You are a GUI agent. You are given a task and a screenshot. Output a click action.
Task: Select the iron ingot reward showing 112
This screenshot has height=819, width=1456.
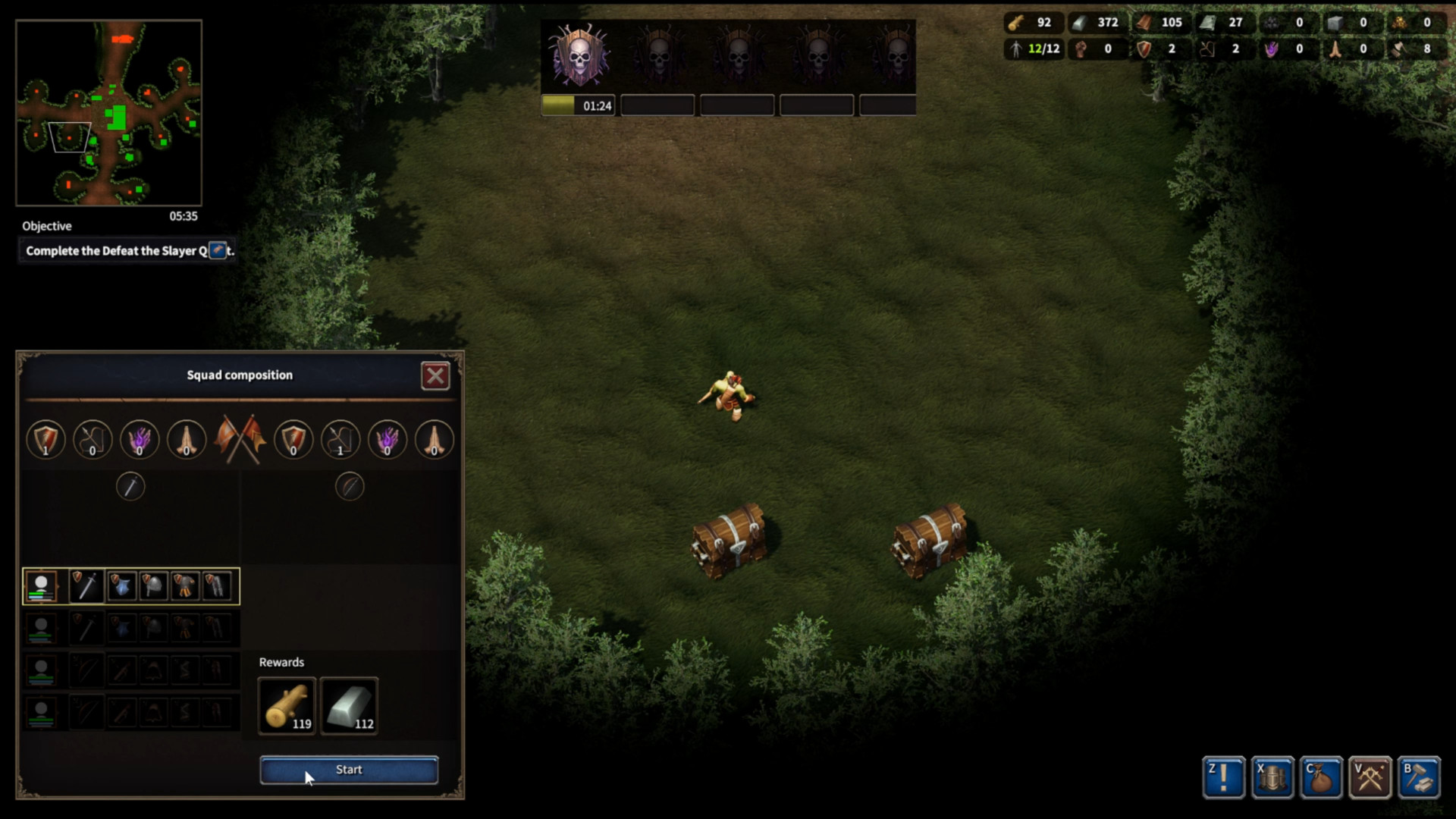coord(349,706)
